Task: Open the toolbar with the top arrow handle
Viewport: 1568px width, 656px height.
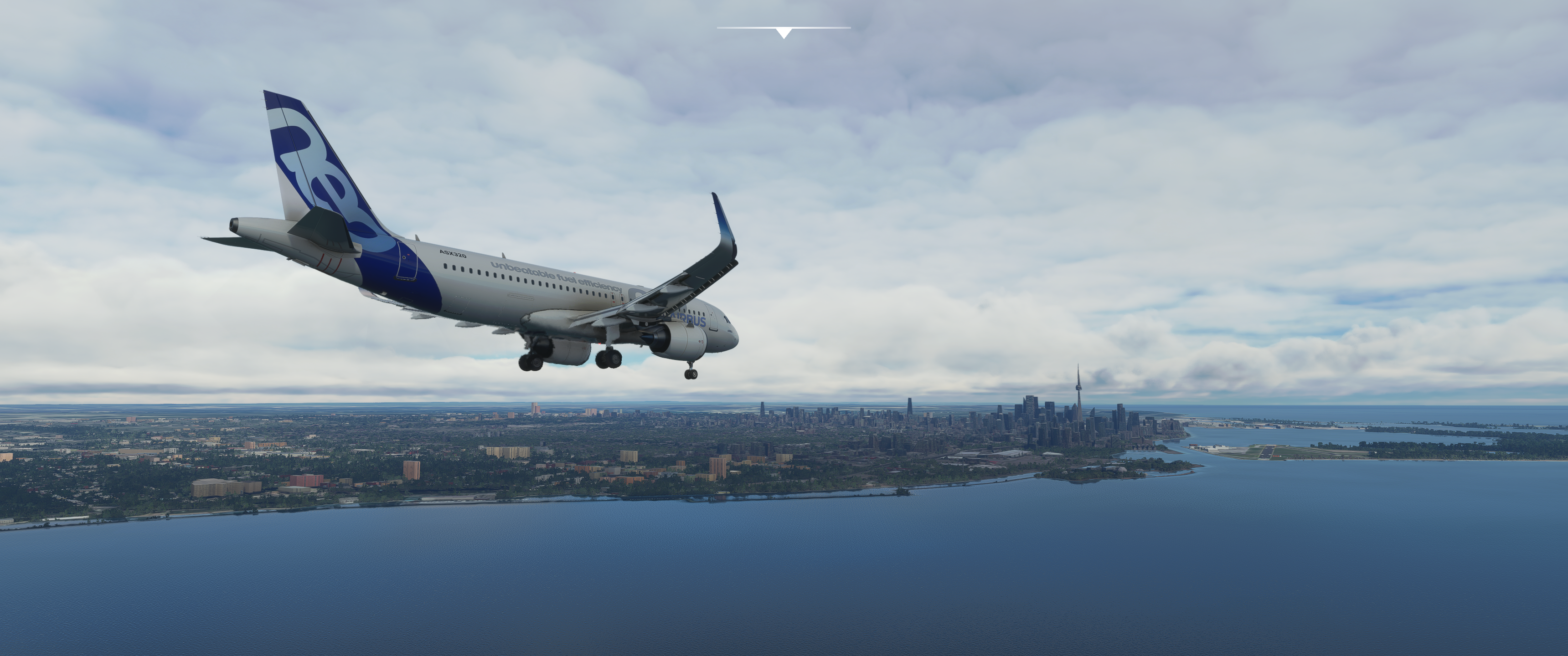Action: pos(784,32)
